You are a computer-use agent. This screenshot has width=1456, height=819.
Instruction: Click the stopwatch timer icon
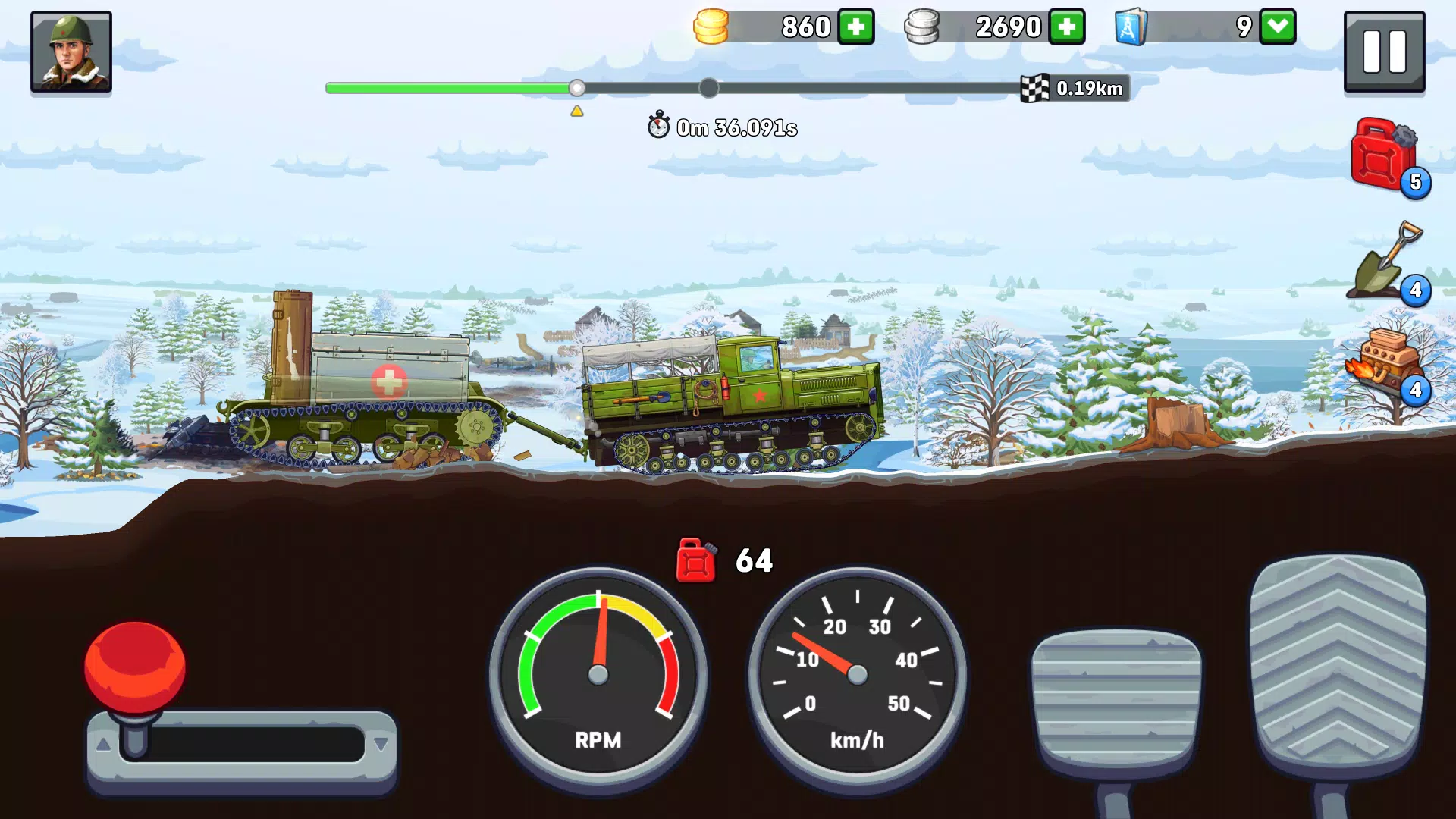pos(658,126)
